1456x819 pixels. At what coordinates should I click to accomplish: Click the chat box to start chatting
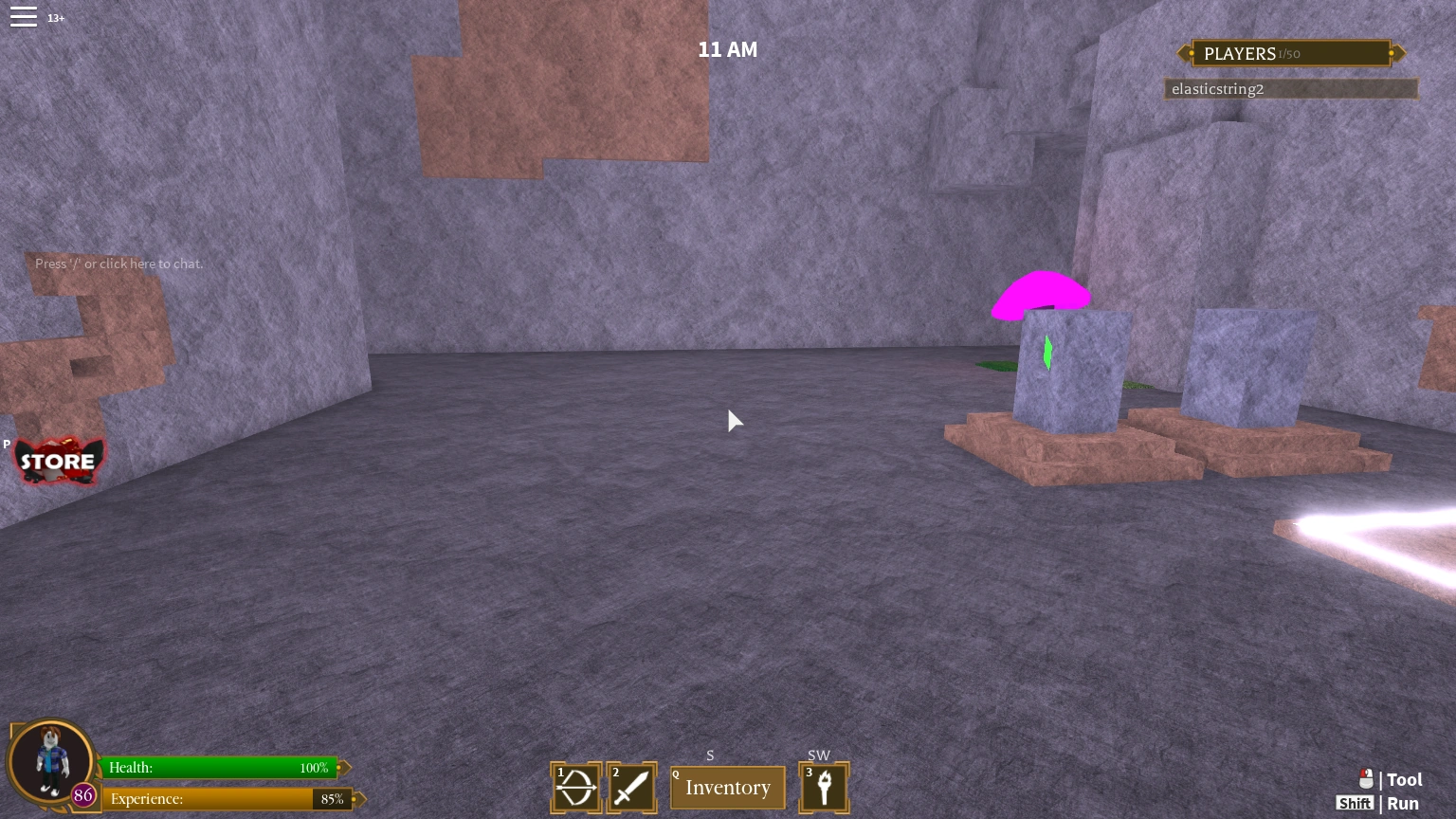coord(118,264)
